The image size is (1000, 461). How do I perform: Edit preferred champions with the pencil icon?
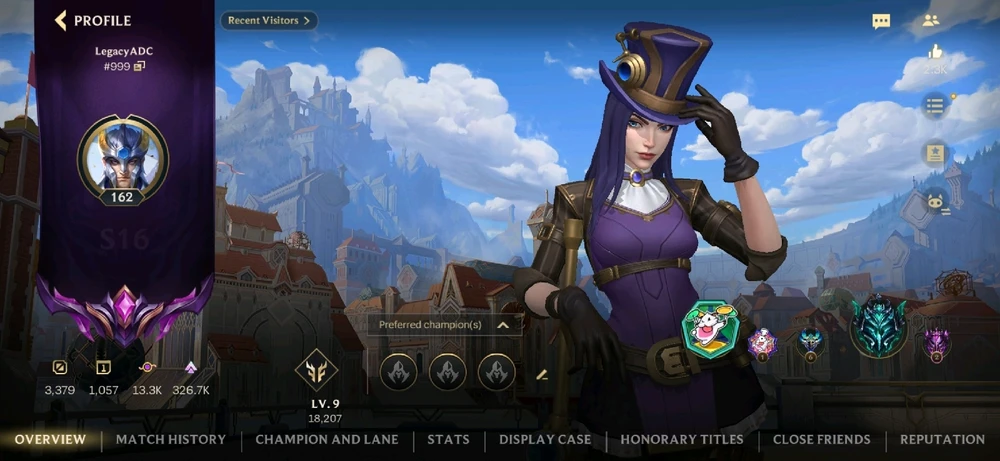542,375
